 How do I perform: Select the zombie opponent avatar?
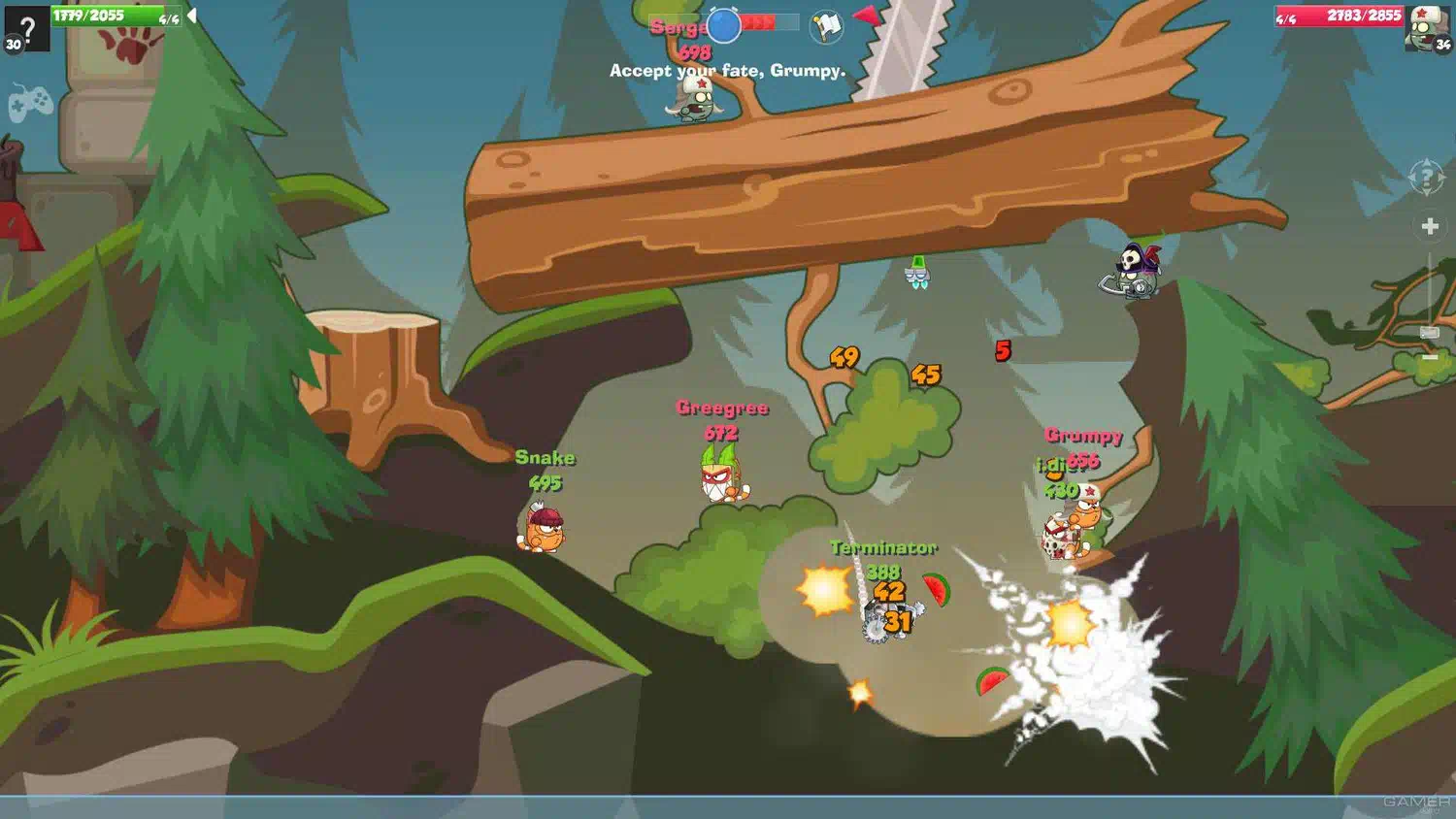(x=1426, y=27)
